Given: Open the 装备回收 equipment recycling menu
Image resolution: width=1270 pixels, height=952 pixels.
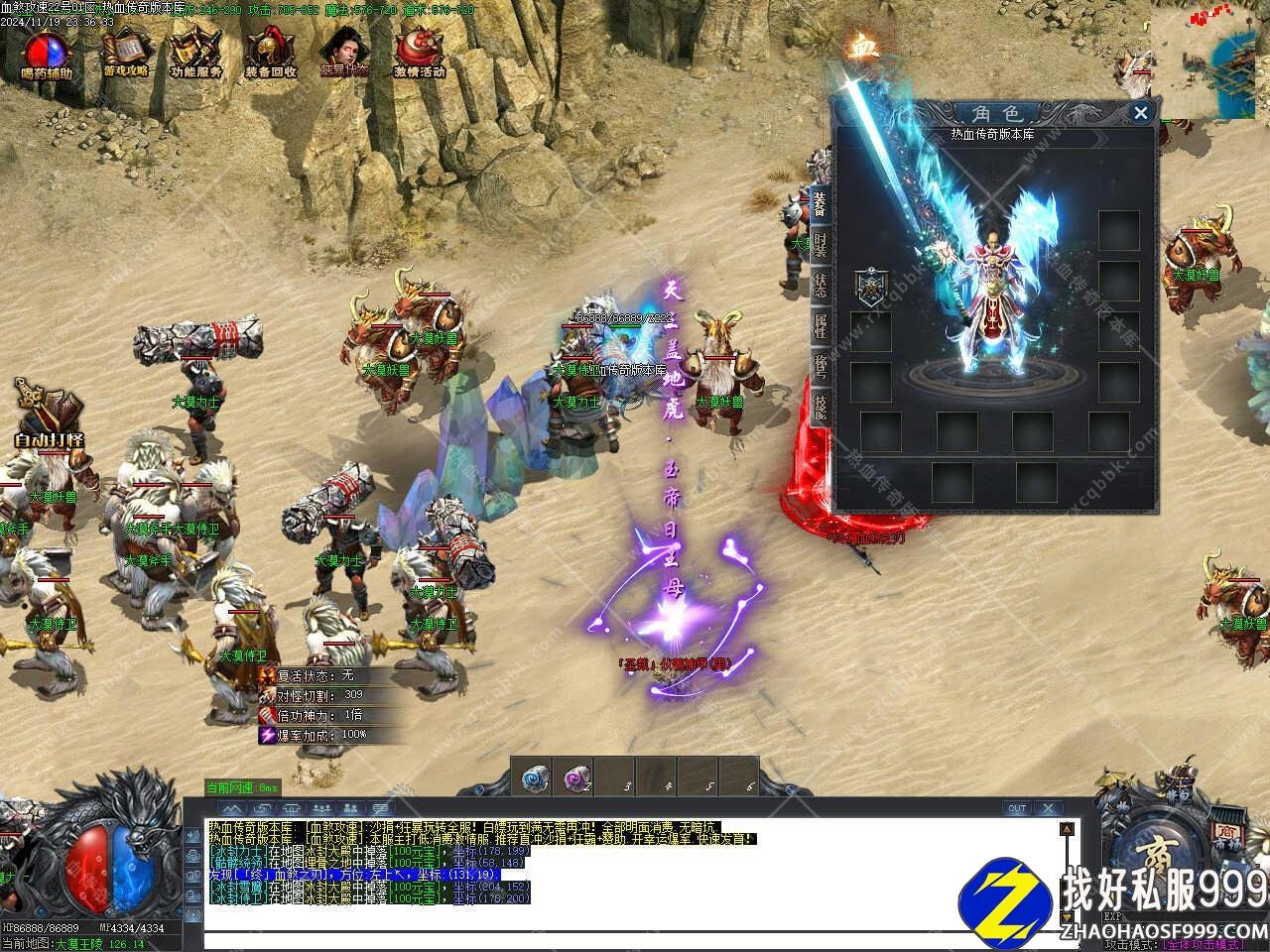Looking at the screenshot, I should (270, 54).
